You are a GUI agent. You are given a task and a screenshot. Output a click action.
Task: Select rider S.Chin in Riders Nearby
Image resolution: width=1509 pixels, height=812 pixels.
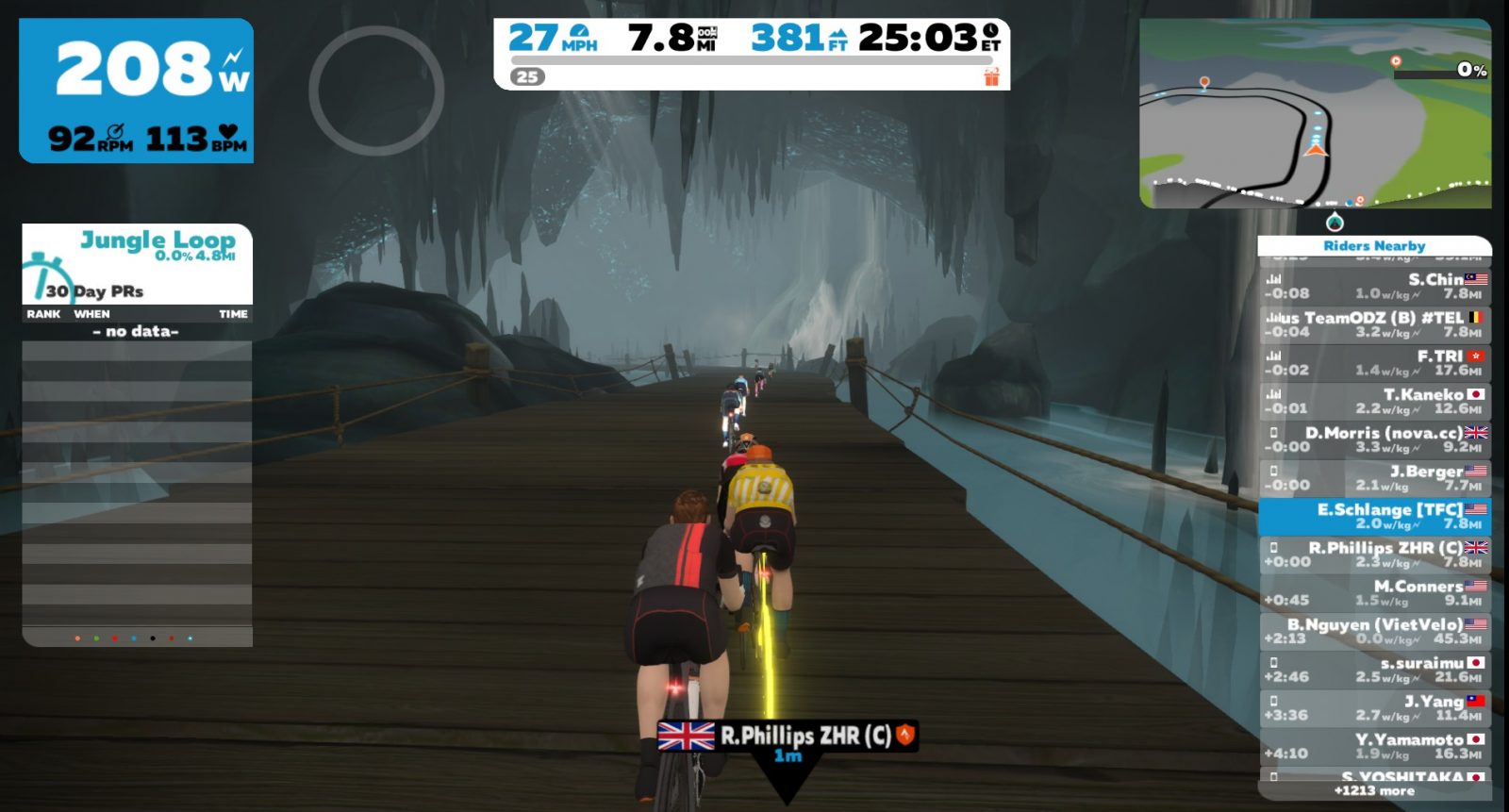1374,286
